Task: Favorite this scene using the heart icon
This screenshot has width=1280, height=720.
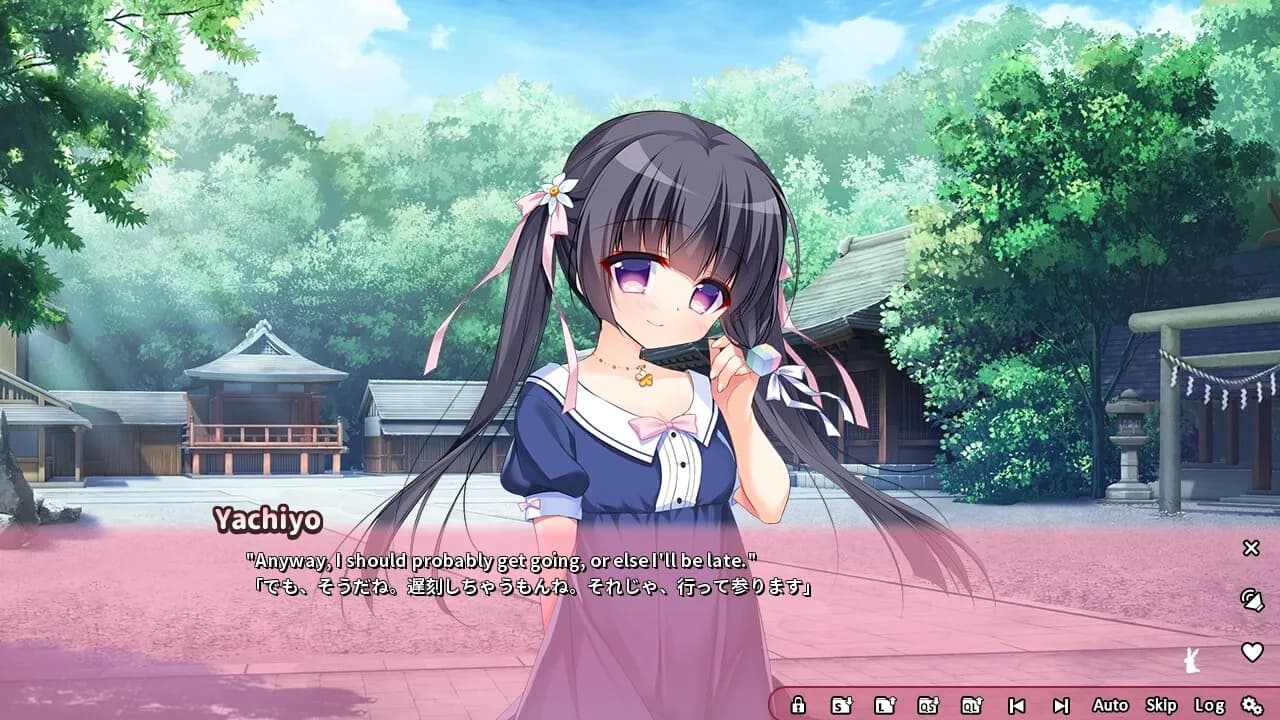Action: 1251,650
